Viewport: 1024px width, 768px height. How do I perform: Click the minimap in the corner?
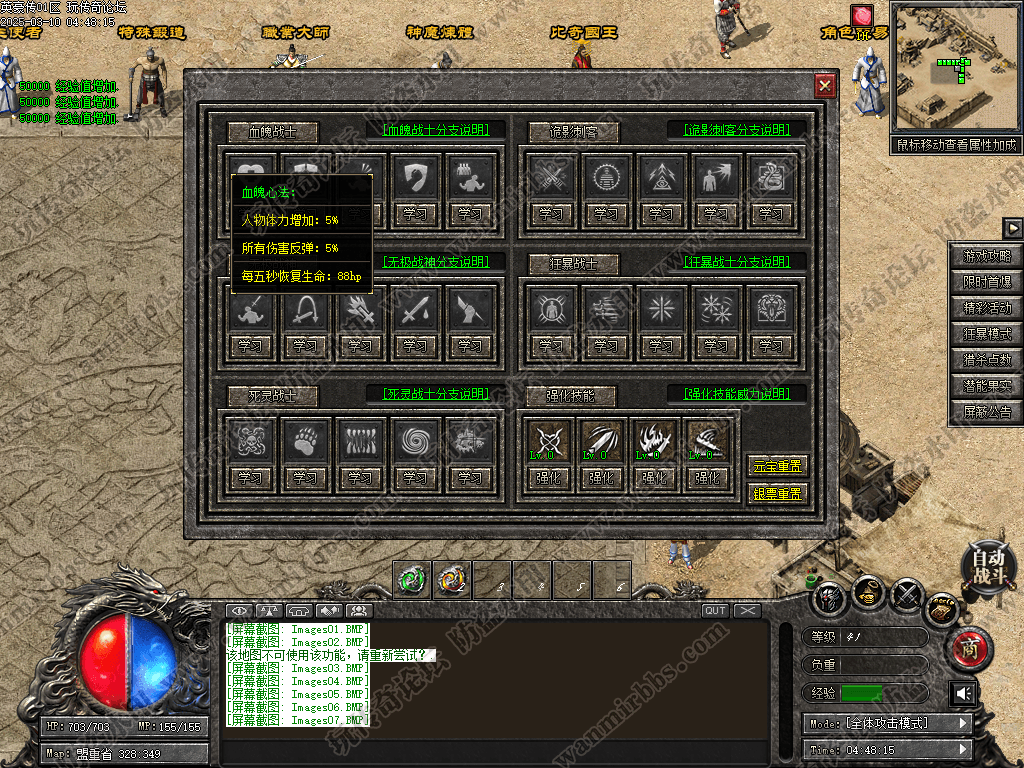pyautogui.click(x=955, y=68)
